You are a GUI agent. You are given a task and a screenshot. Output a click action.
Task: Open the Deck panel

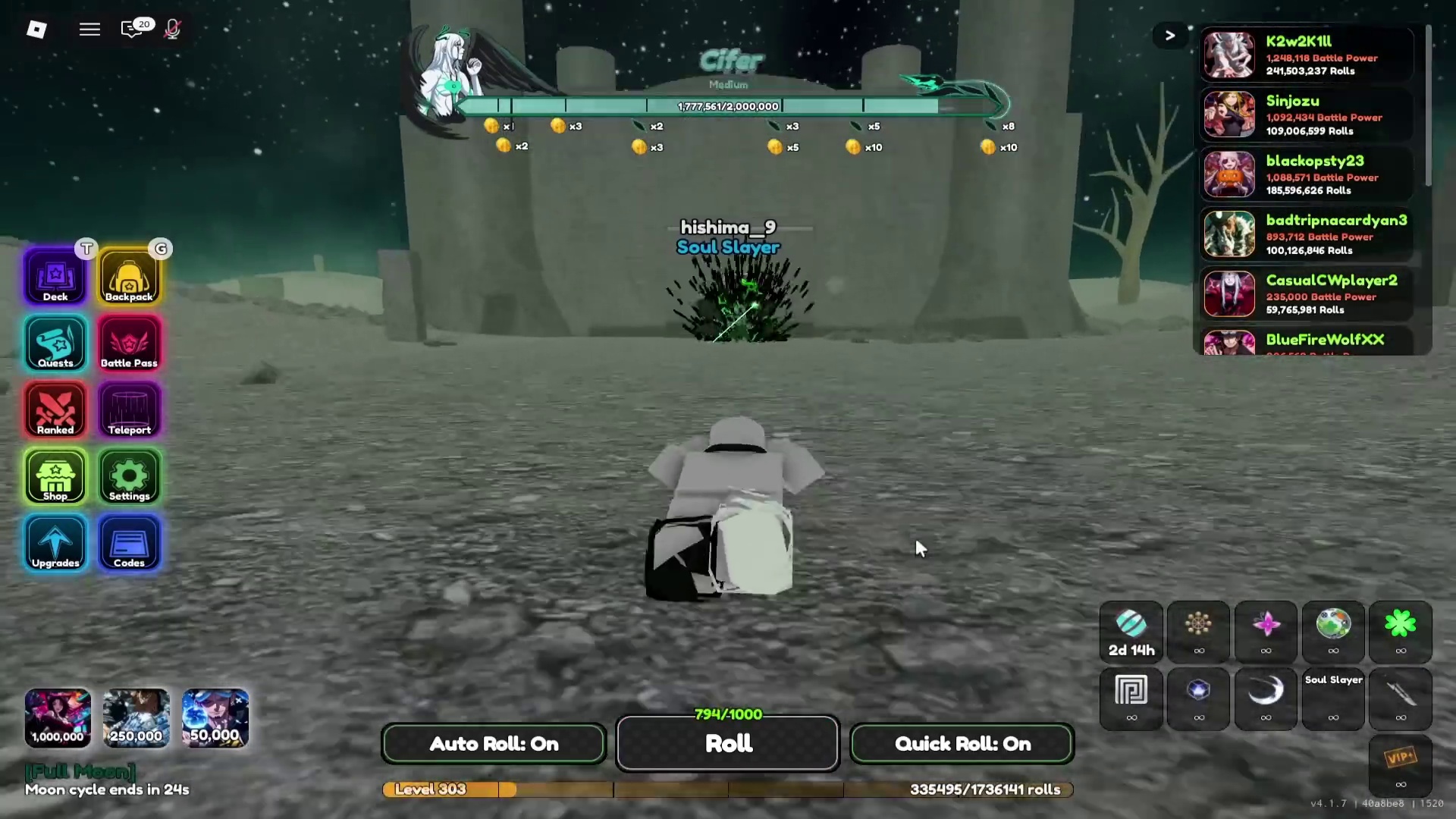click(x=54, y=277)
